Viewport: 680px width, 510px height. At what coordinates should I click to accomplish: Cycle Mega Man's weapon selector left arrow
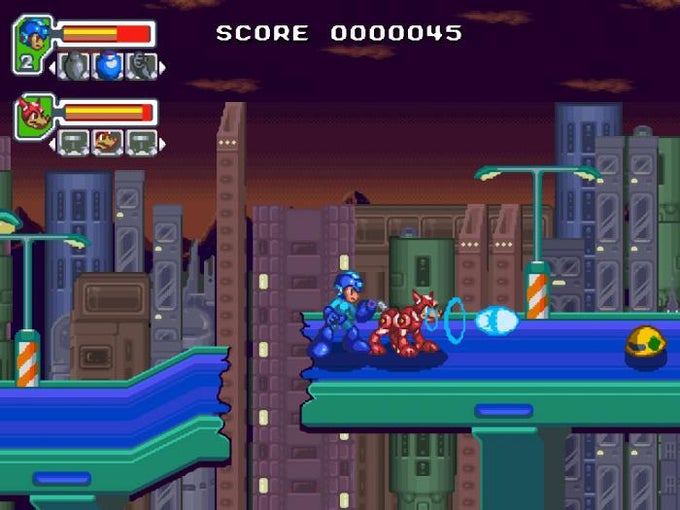point(53,67)
